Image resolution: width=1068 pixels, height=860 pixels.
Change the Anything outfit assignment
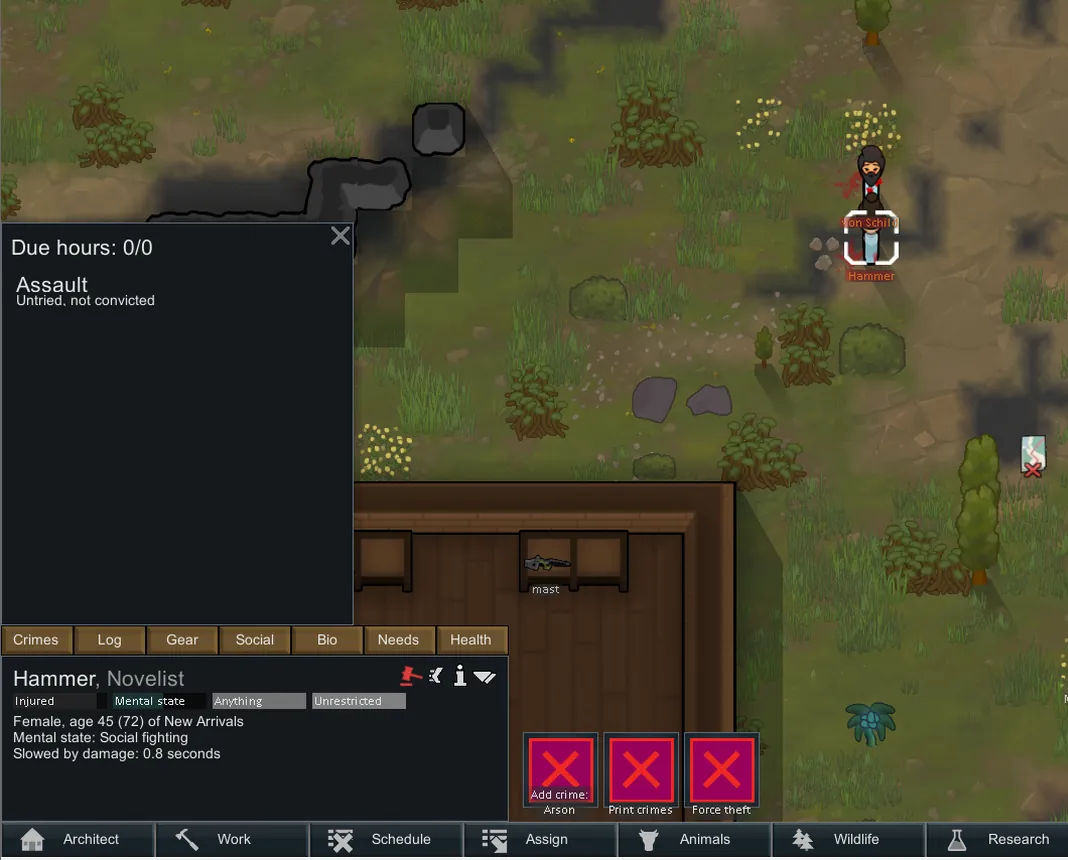coord(259,701)
